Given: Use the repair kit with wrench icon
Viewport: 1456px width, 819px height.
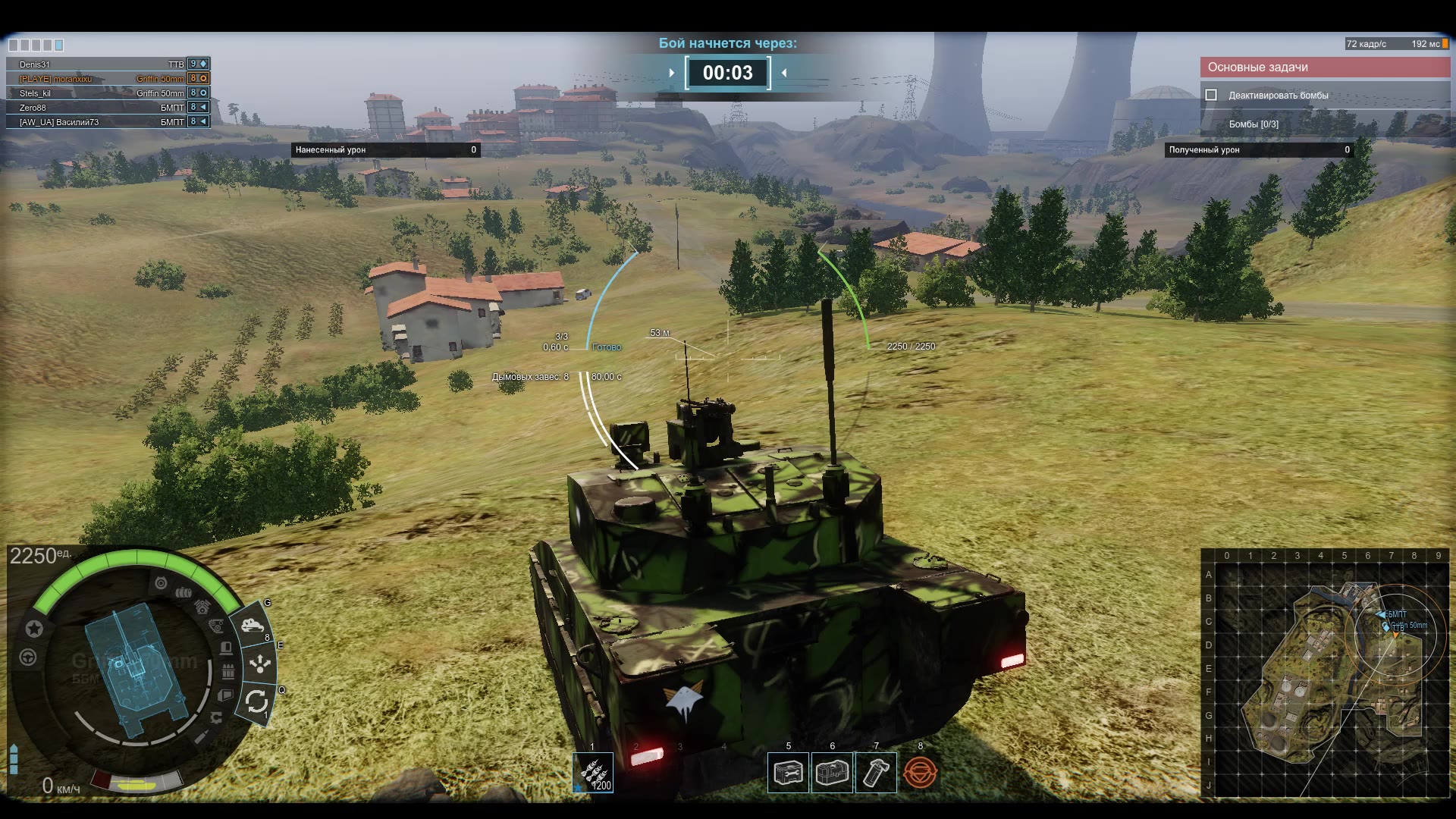Looking at the screenshot, I should pos(788,773).
